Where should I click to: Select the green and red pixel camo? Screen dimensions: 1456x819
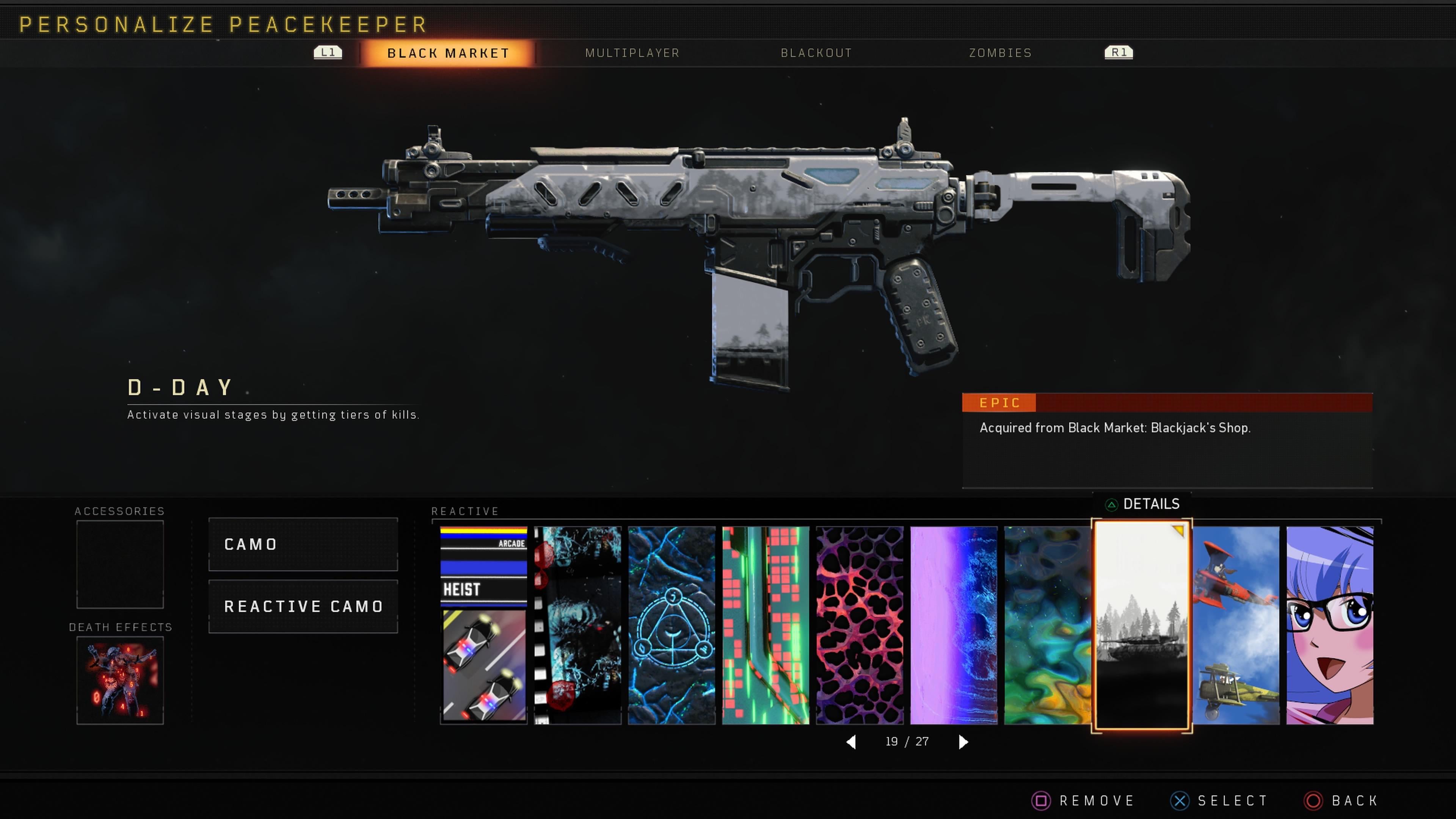[765, 625]
